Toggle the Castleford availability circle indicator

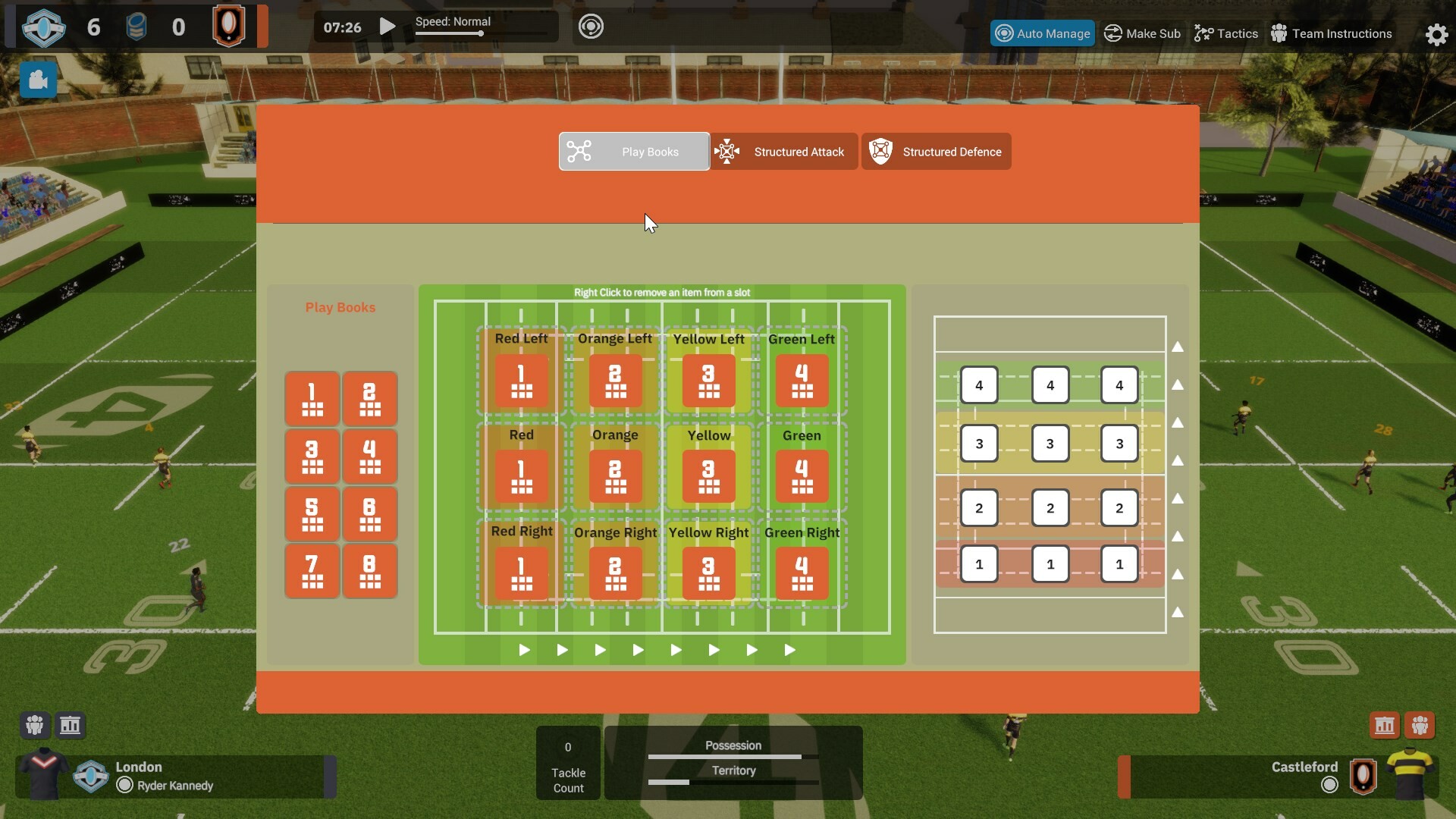pyautogui.click(x=1329, y=786)
